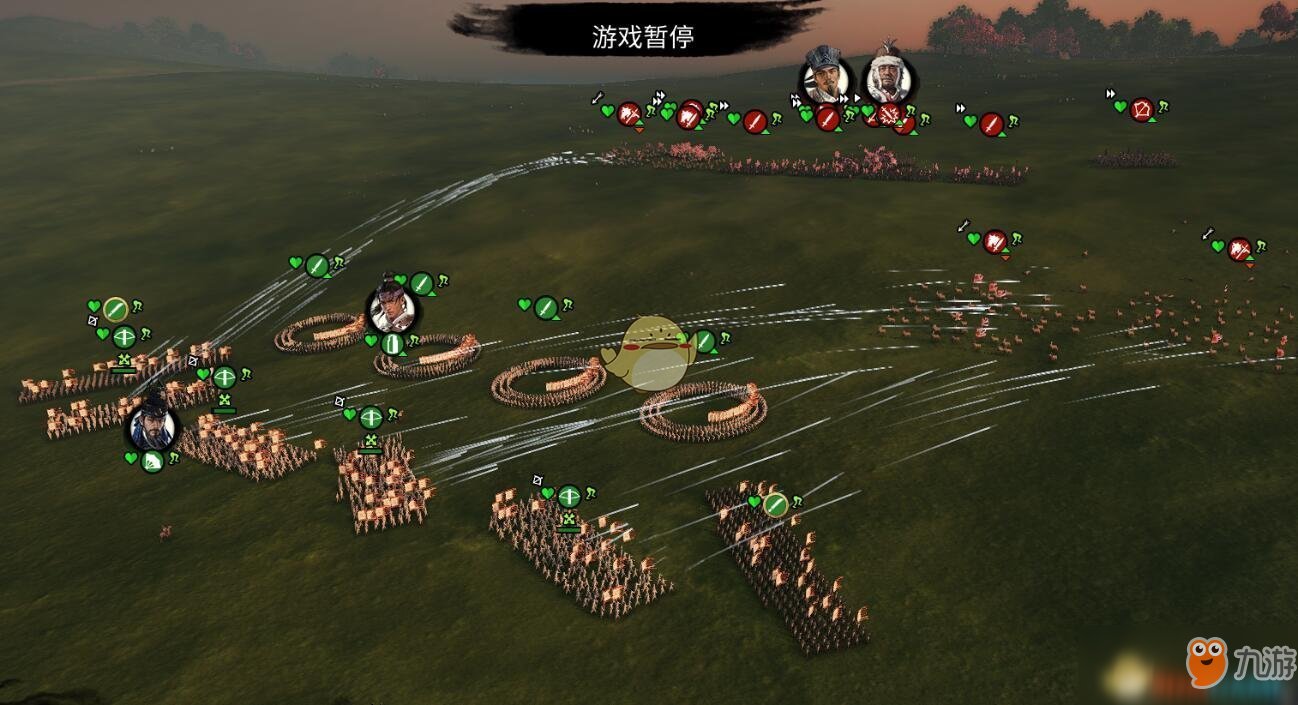Screen dimensions: 1298x705
Task: Select the enemy general wearing a grey hat
Action: [x=826, y=78]
